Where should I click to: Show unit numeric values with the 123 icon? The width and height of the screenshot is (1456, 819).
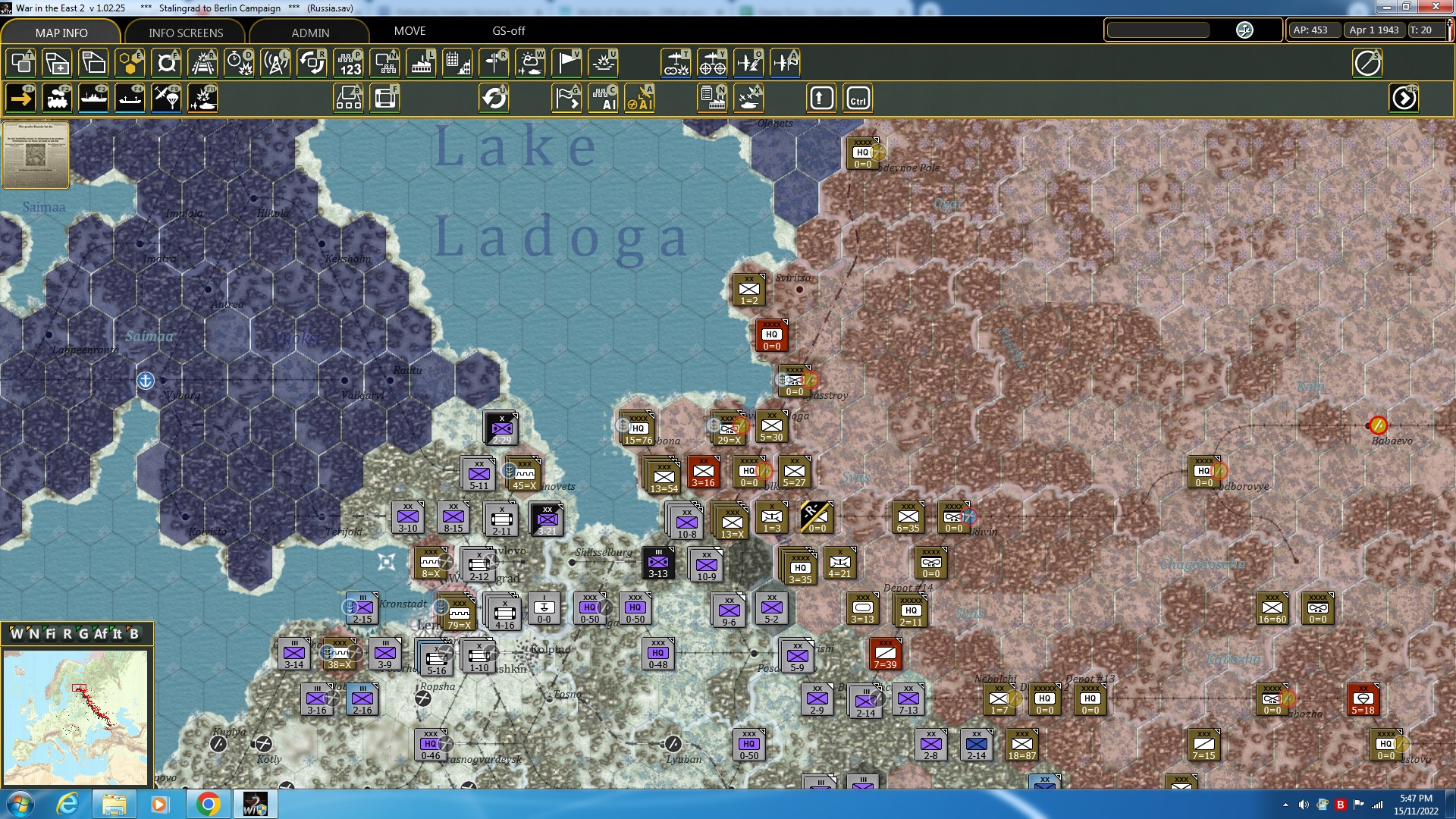click(x=348, y=63)
